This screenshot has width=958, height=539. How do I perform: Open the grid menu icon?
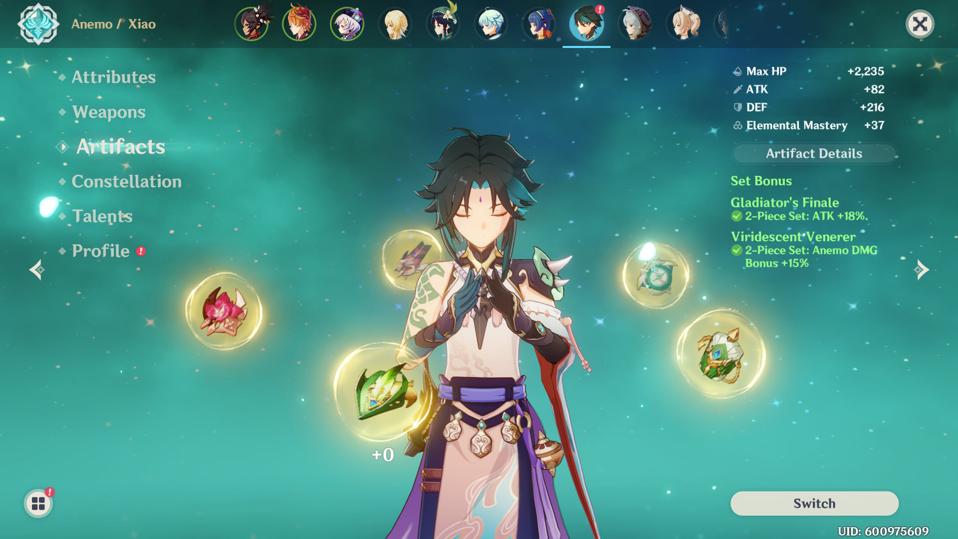point(38,503)
